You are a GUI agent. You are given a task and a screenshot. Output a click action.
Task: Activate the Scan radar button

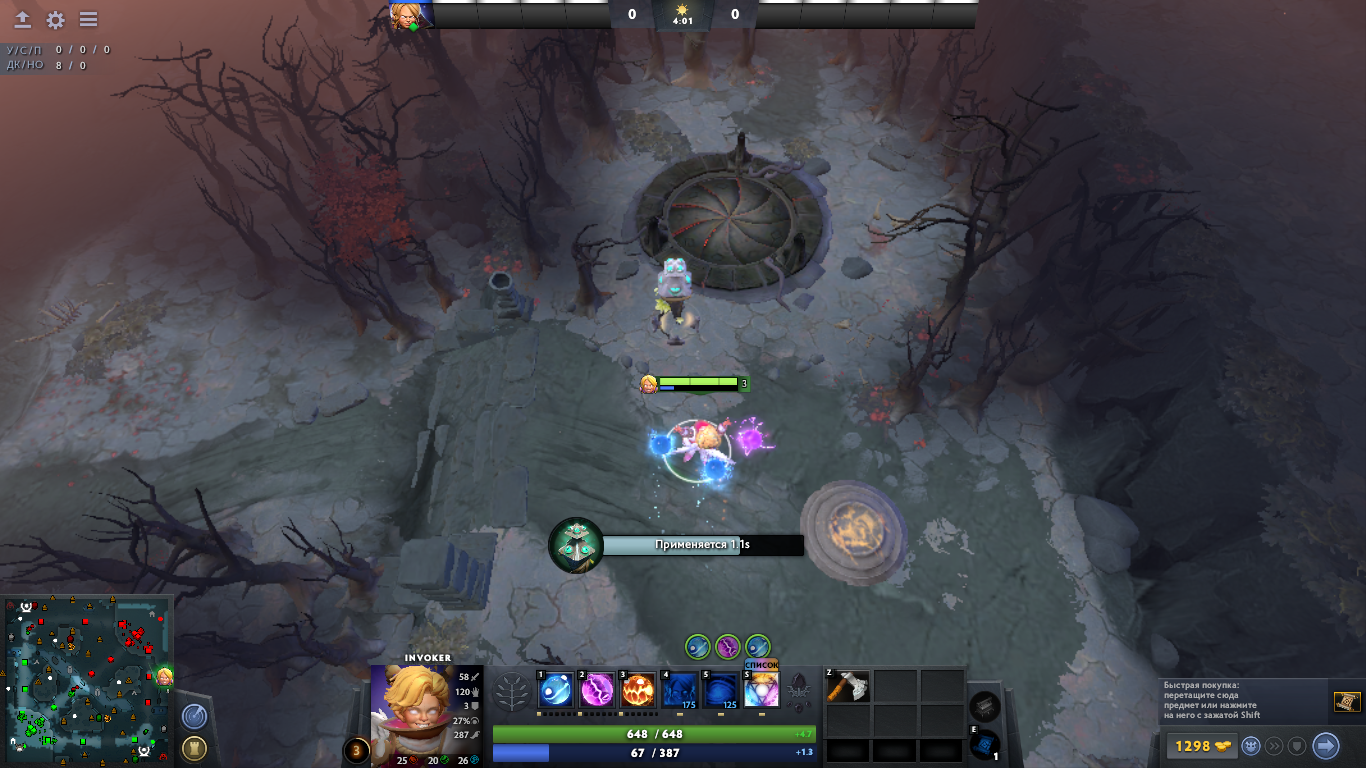coord(194,716)
